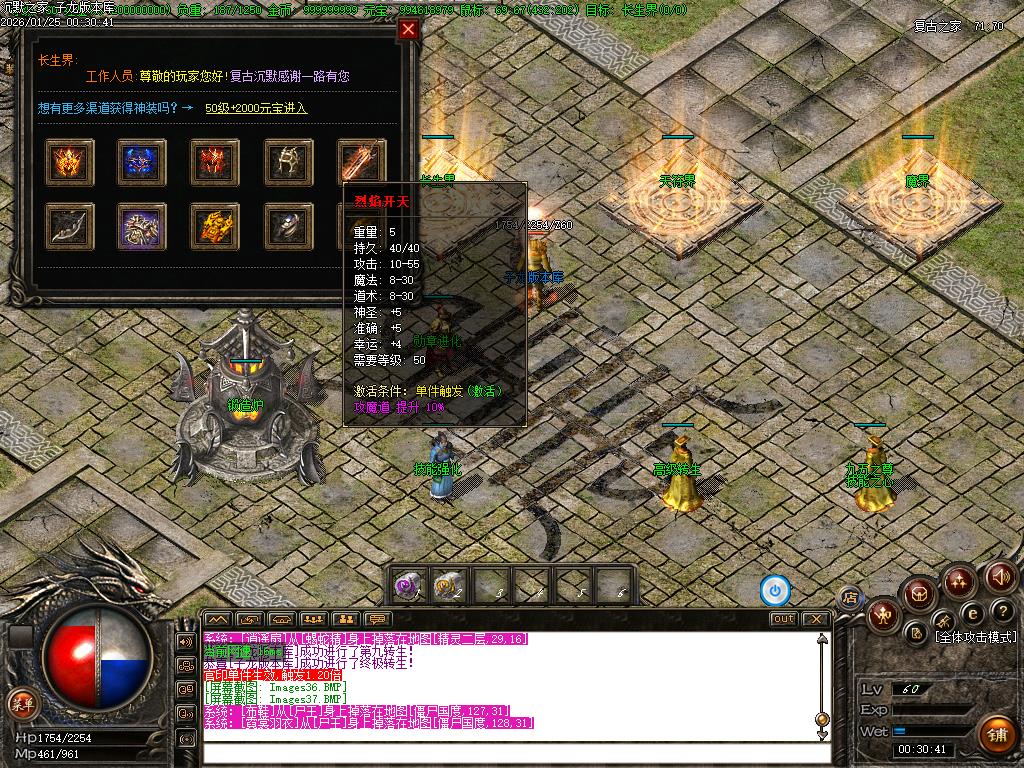Screen dimensions: 1024x768
Task: Use the purple swirl item in hotbar
Action: click(407, 585)
